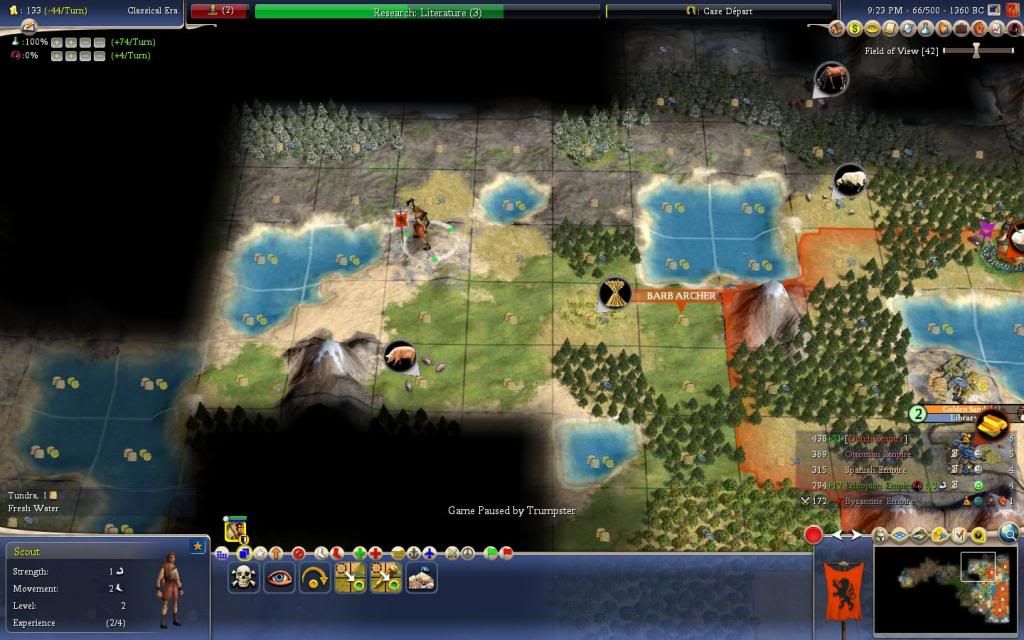
Task: Open the financial advisor dollar icon
Action: coord(853,29)
